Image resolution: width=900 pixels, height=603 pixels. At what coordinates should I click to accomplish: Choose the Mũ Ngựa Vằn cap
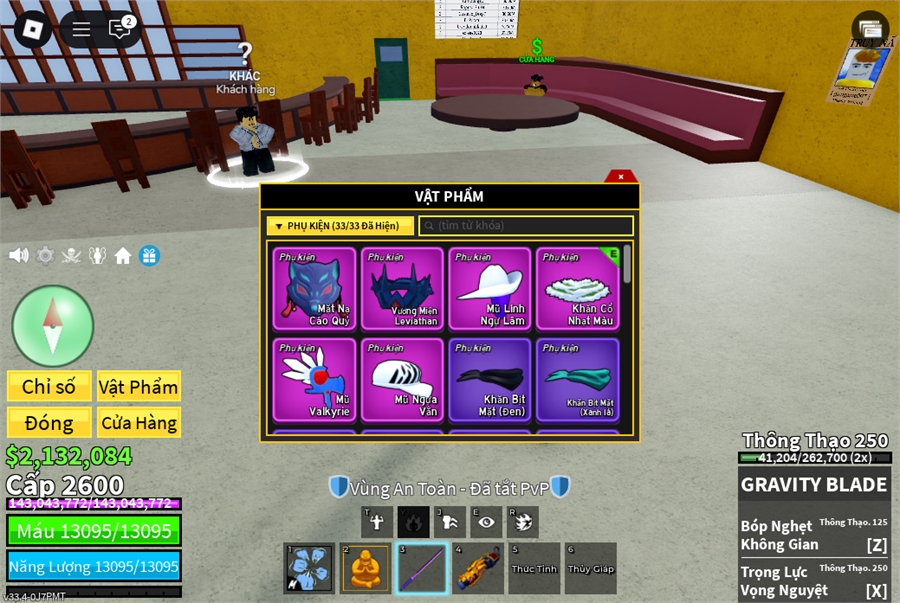(402, 379)
